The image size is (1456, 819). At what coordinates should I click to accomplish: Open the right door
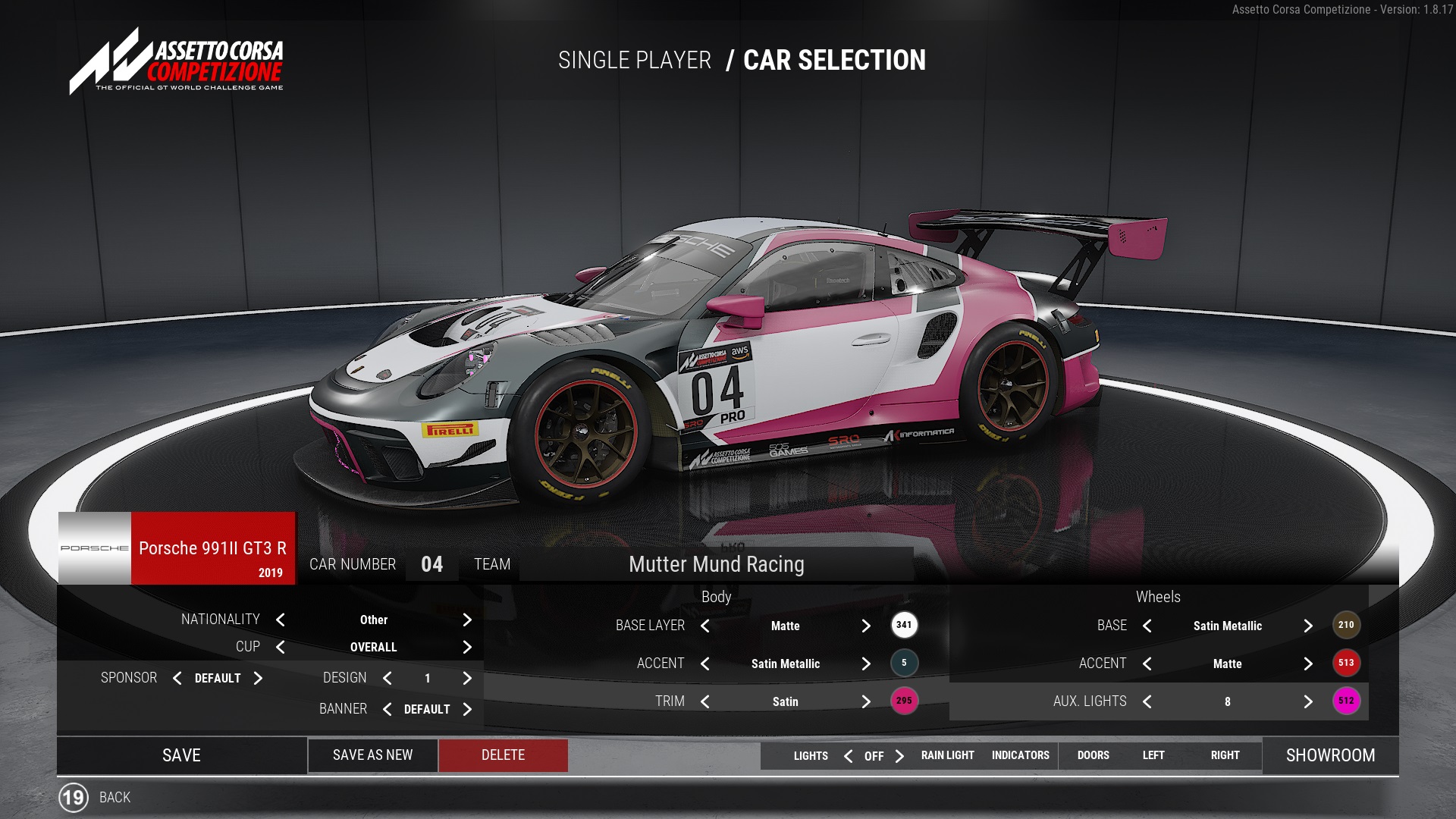[x=1225, y=755]
